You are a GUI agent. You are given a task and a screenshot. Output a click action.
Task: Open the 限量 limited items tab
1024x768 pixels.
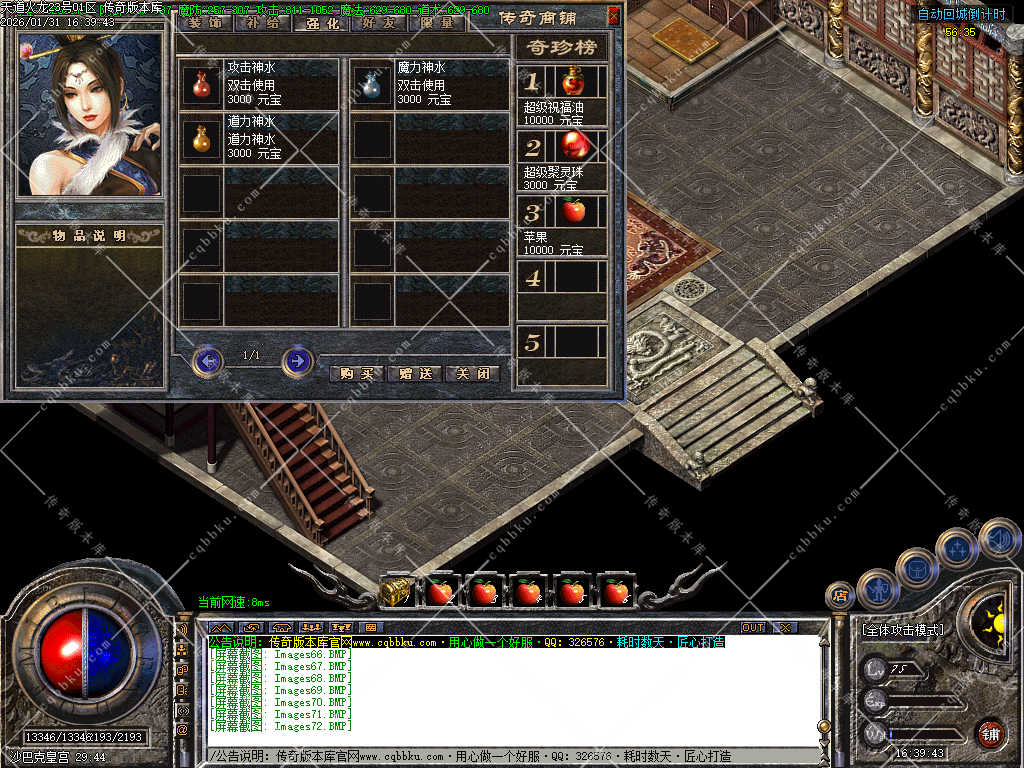[x=437, y=22]
